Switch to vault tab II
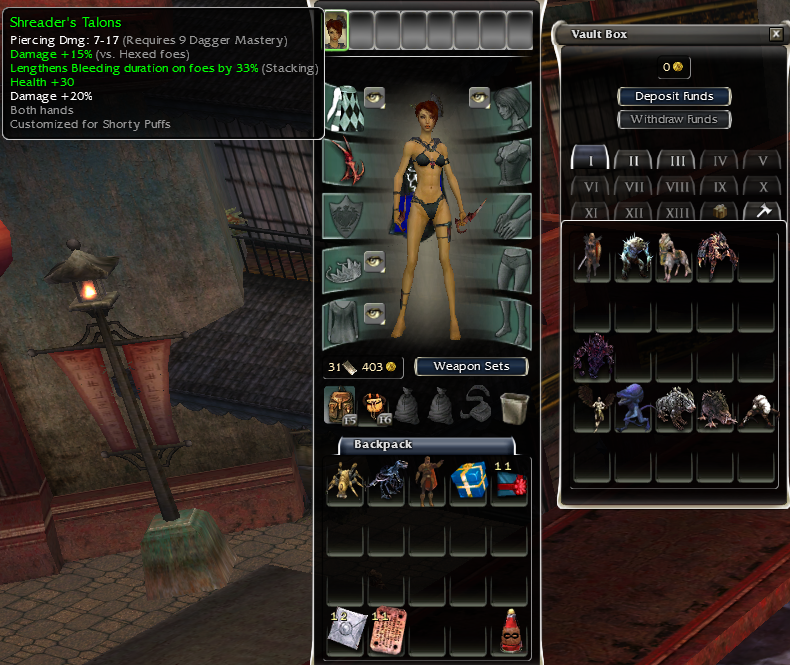 (x=633, y=160)
